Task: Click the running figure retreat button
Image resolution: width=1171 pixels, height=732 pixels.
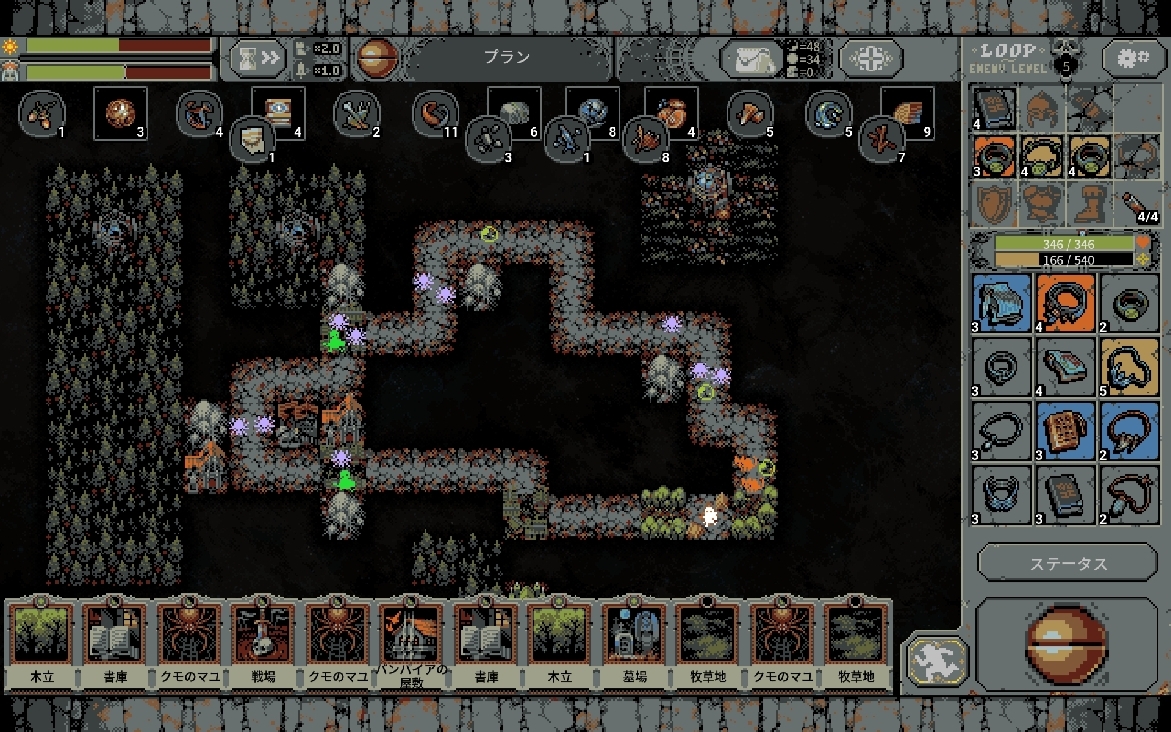Action: [937, 661]
